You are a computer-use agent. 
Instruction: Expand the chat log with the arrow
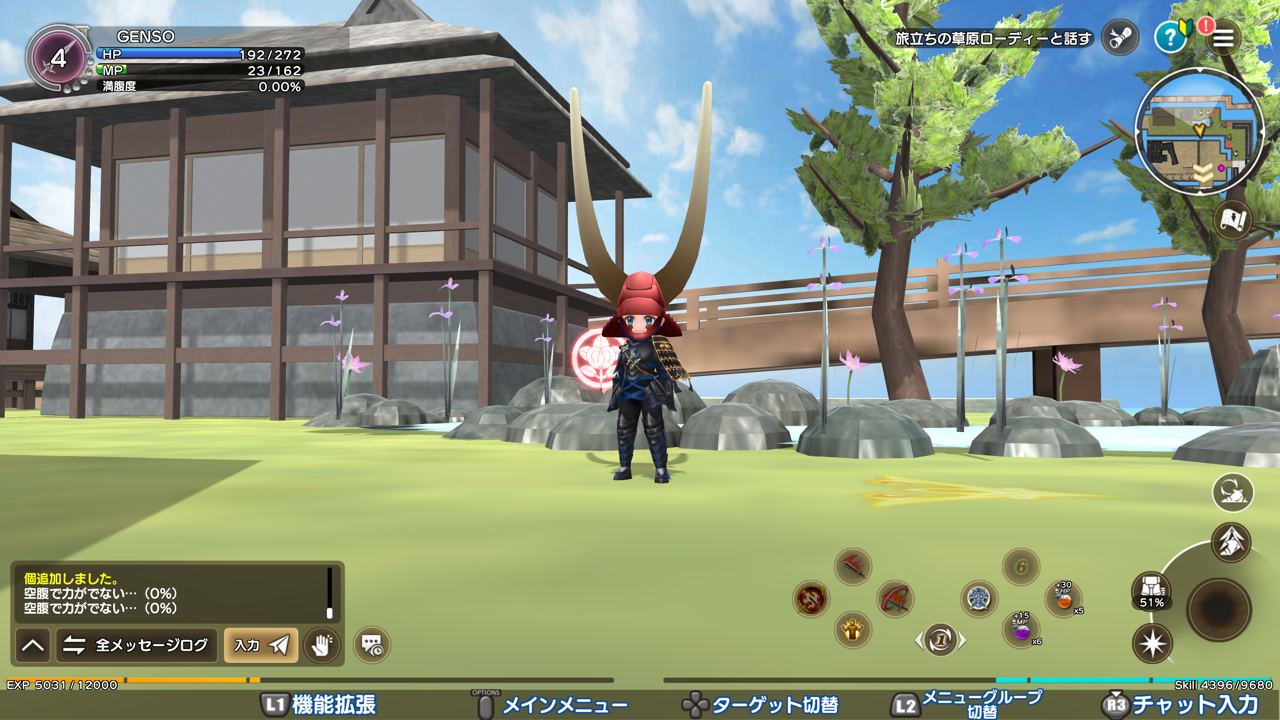[x=33, y=645]
